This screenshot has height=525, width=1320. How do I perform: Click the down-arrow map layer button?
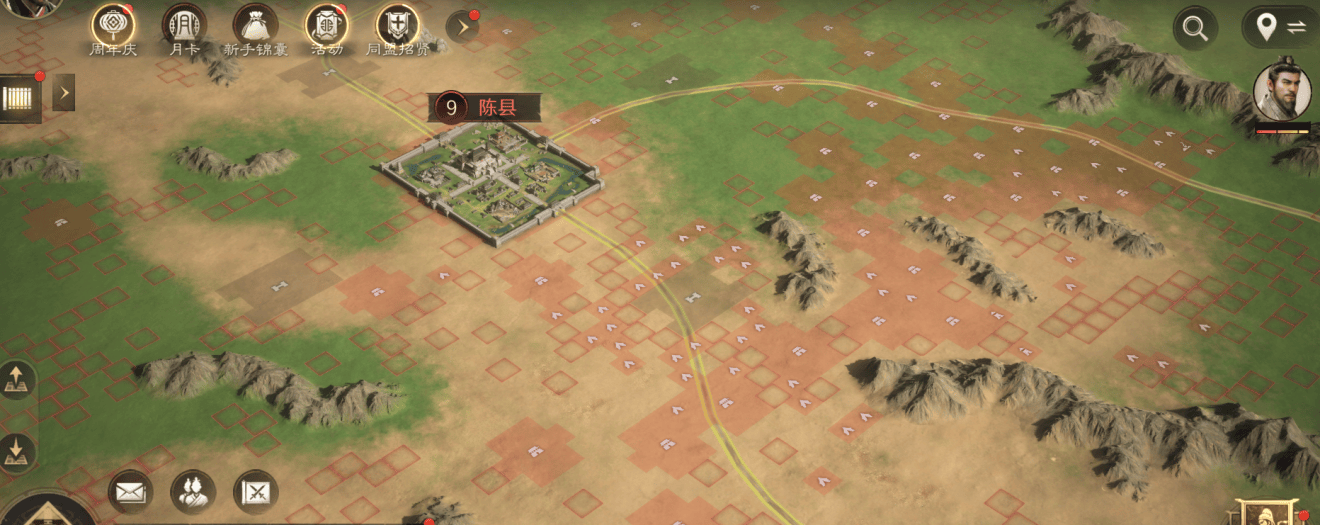click(17, 451)
